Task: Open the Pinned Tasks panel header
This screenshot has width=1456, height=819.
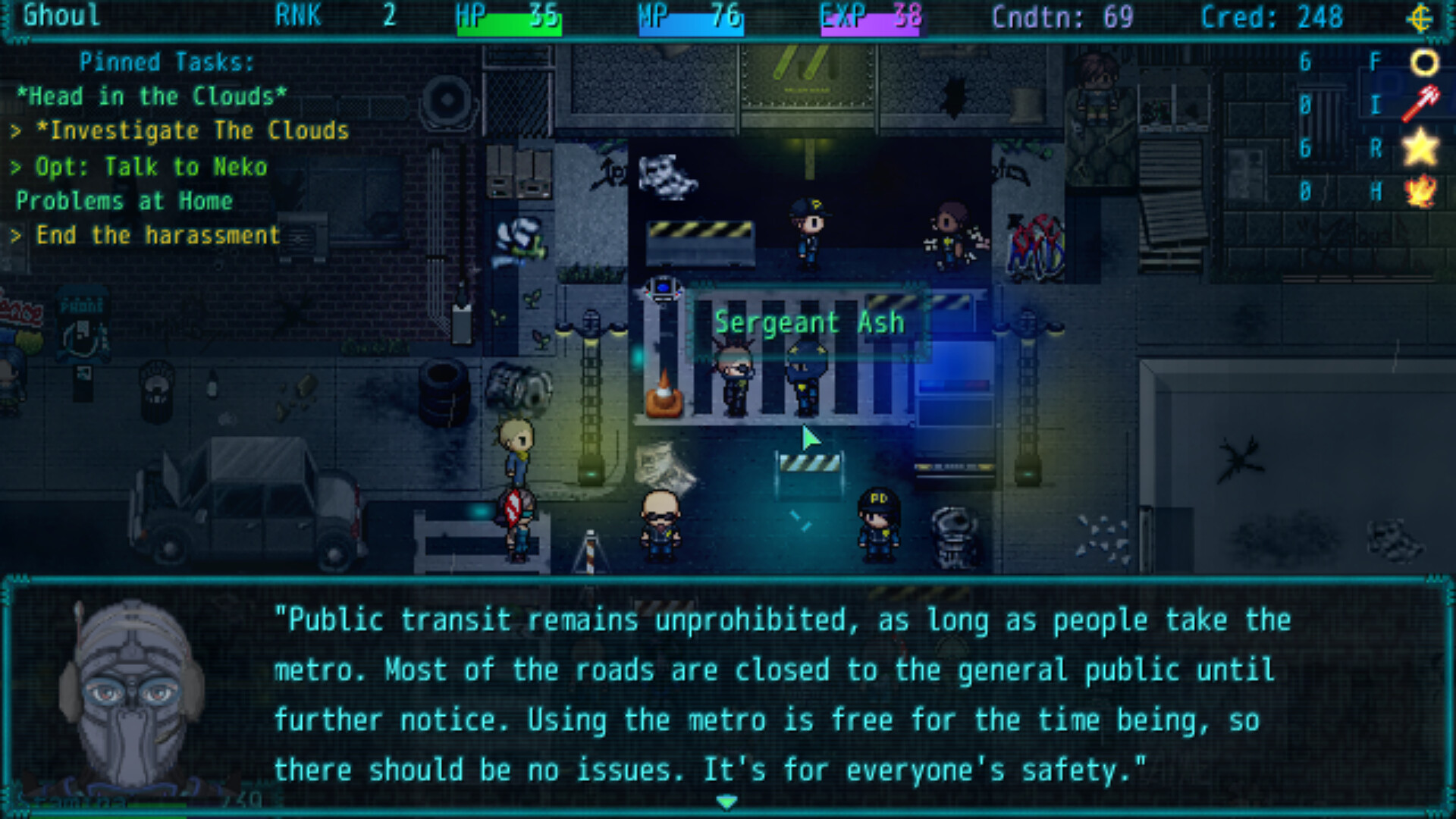Action: pos(165,62)
